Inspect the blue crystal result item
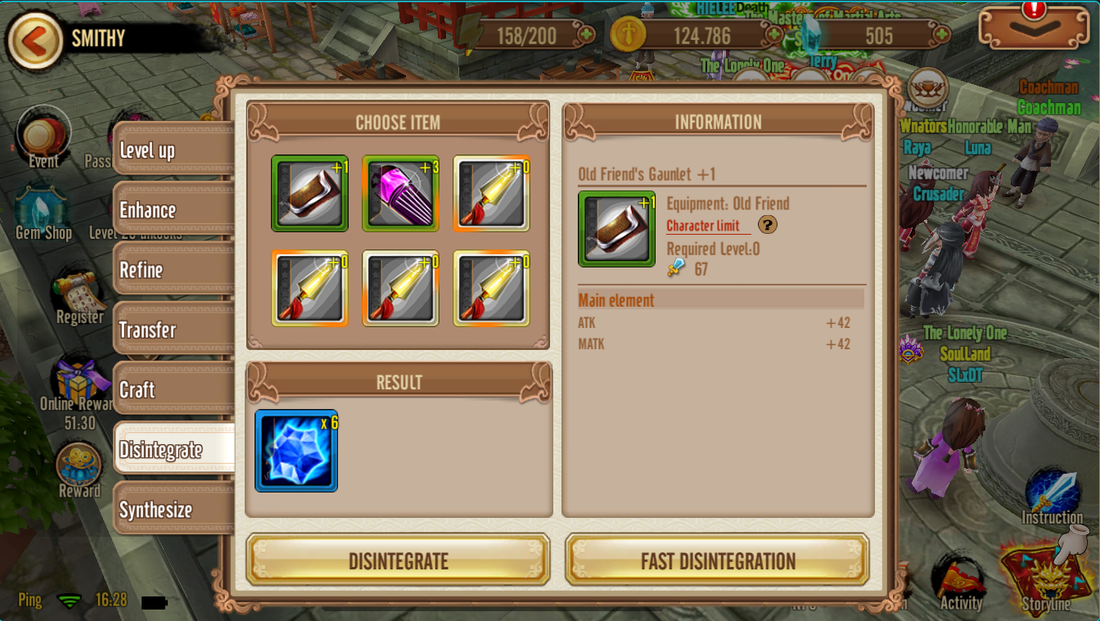Screen dimensions: 1100x621 [x=296, y=451]
